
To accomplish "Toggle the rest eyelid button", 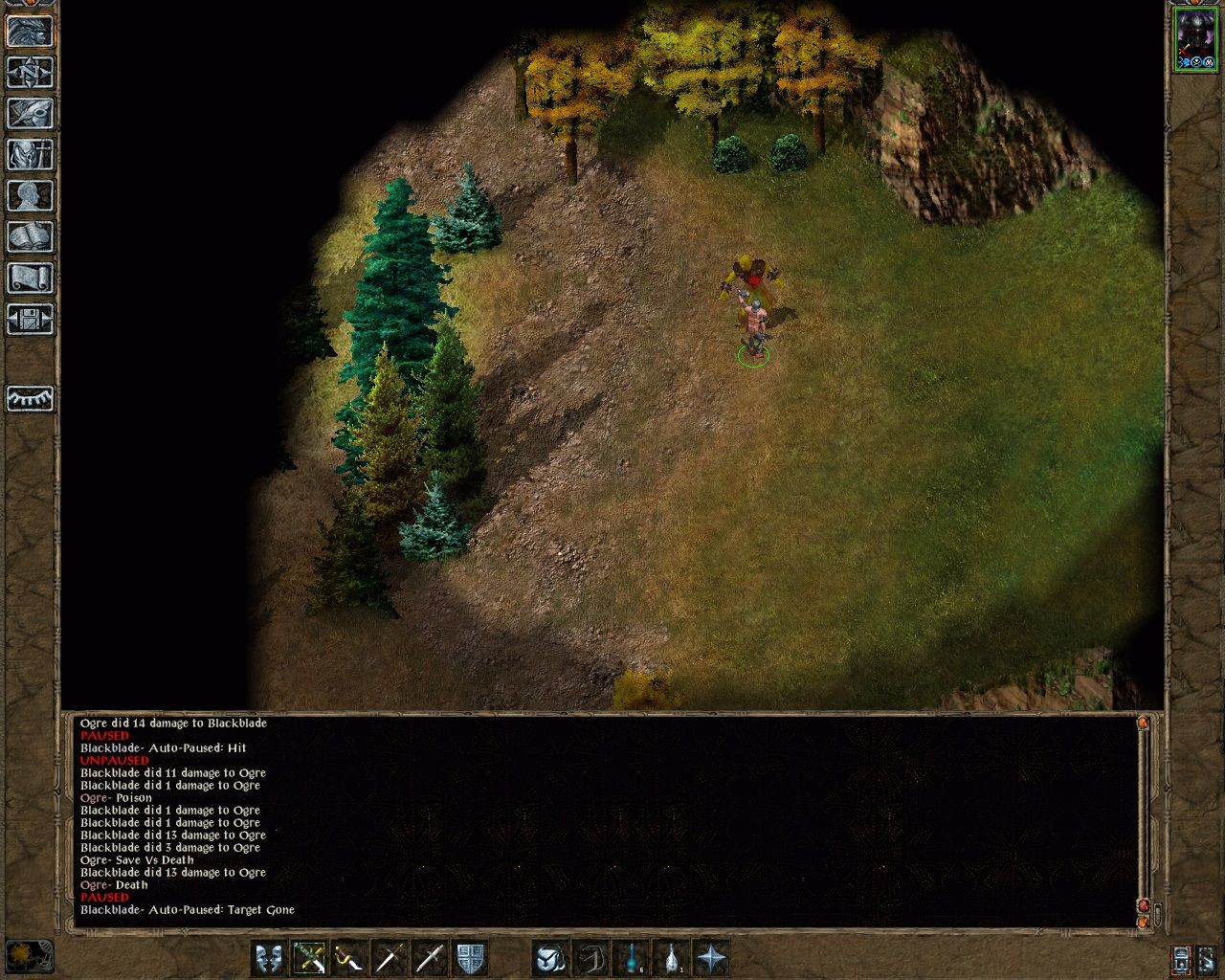I will tap(30, 398).
